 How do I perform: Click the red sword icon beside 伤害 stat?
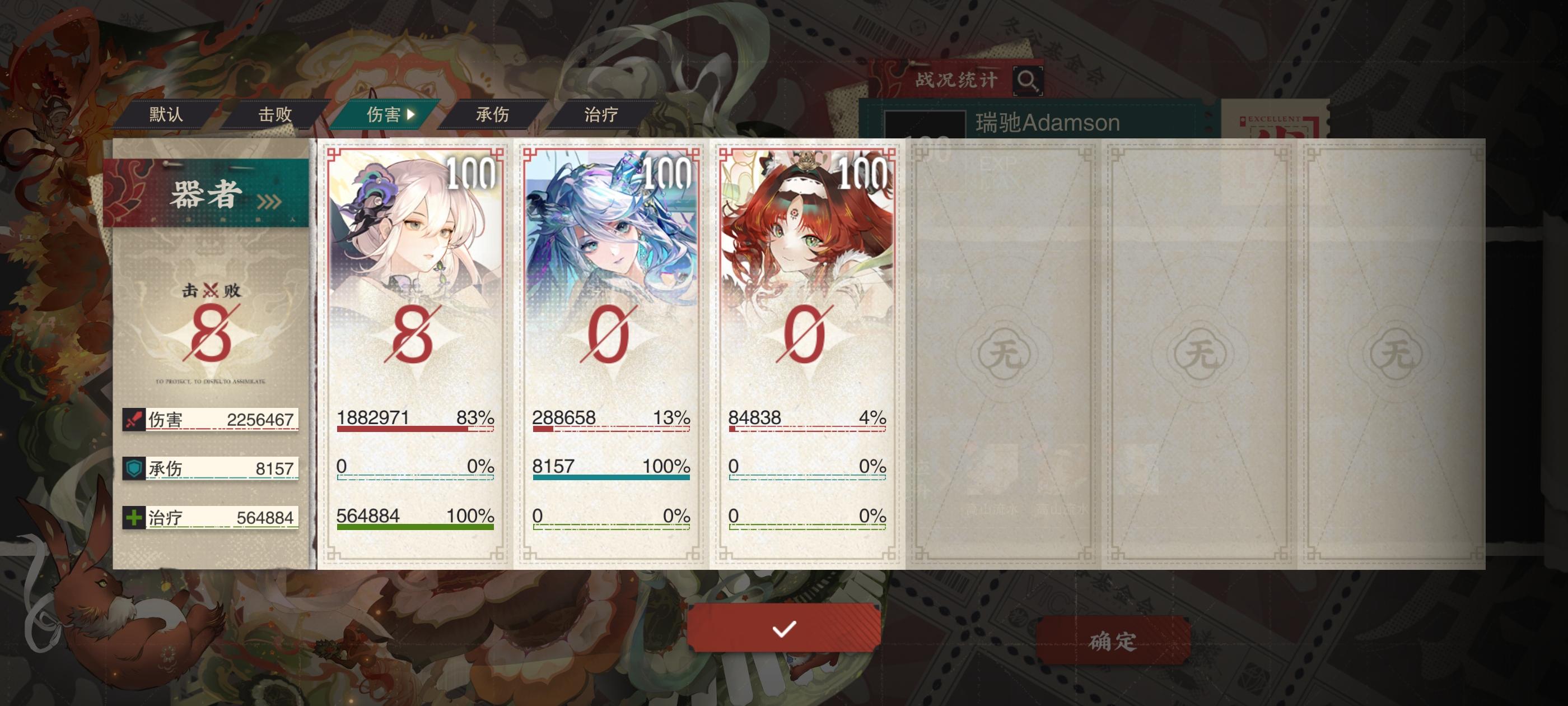133,419
